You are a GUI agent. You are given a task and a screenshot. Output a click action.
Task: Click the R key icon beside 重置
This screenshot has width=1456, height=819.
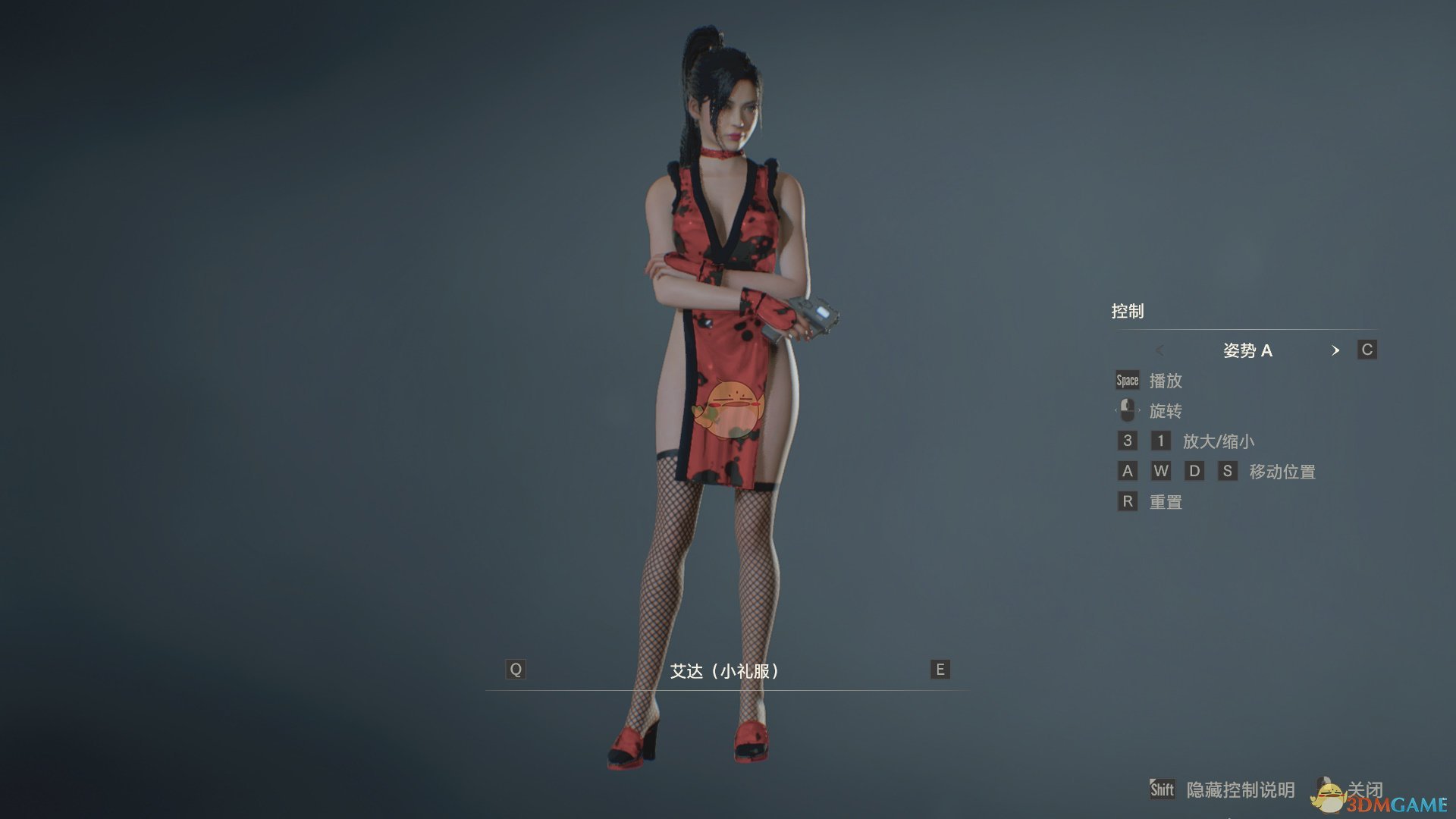pos(1128,501)
